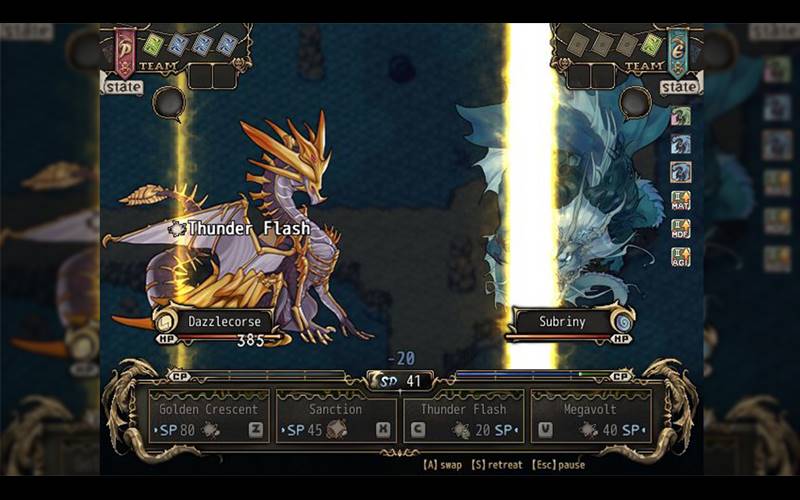Cast the Sanction skill

pos(335,417)
